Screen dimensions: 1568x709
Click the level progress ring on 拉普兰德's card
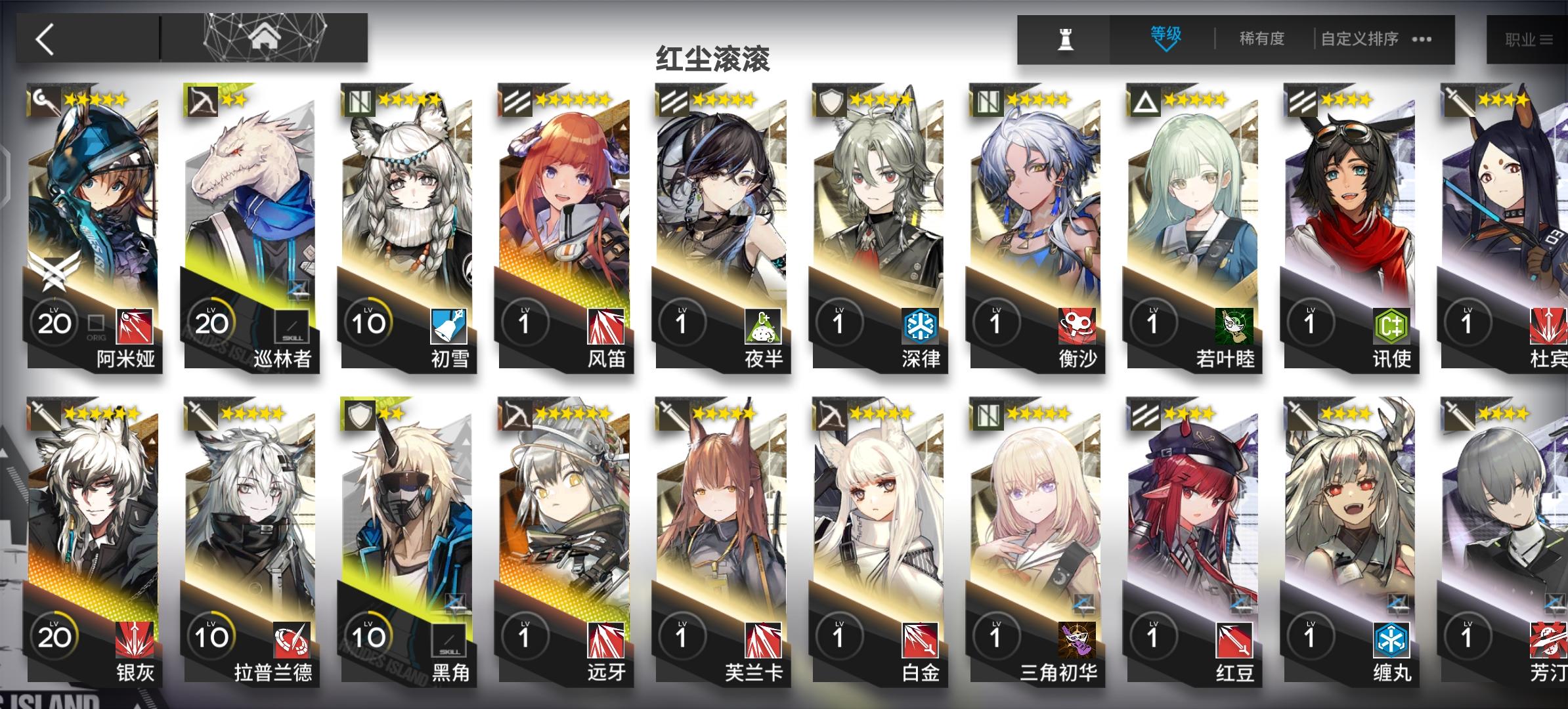[212, 637]
